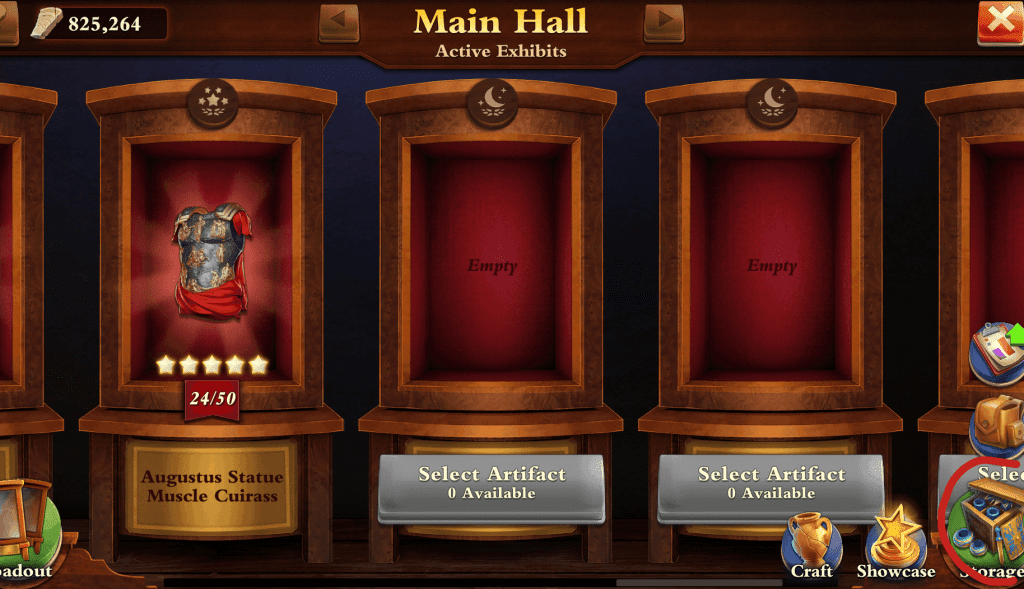
Task: Open the brown backpack icon
Action: pyautogui.click(x=1000, y=425)
